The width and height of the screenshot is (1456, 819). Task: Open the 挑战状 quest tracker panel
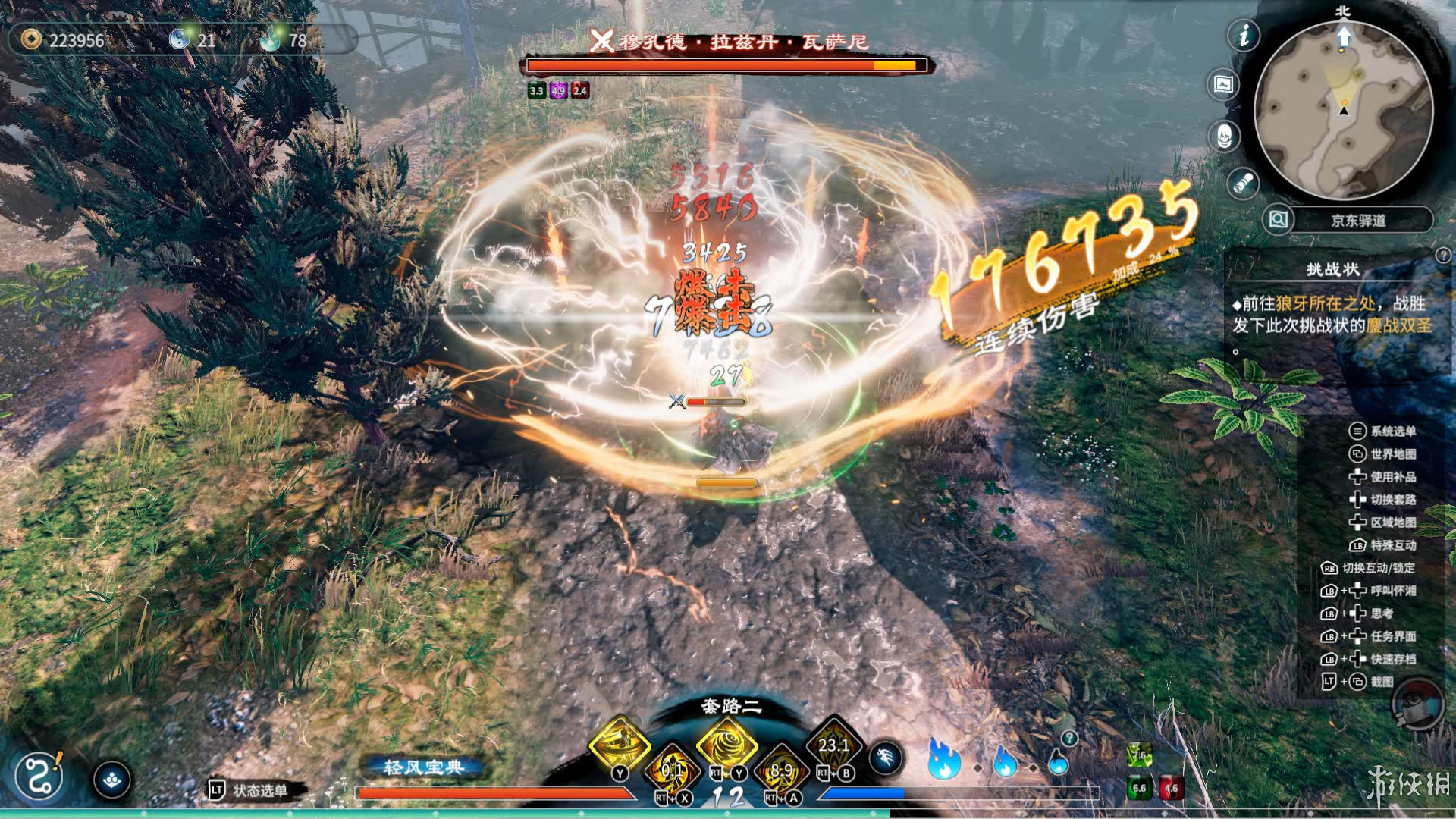click(1332, 269)
